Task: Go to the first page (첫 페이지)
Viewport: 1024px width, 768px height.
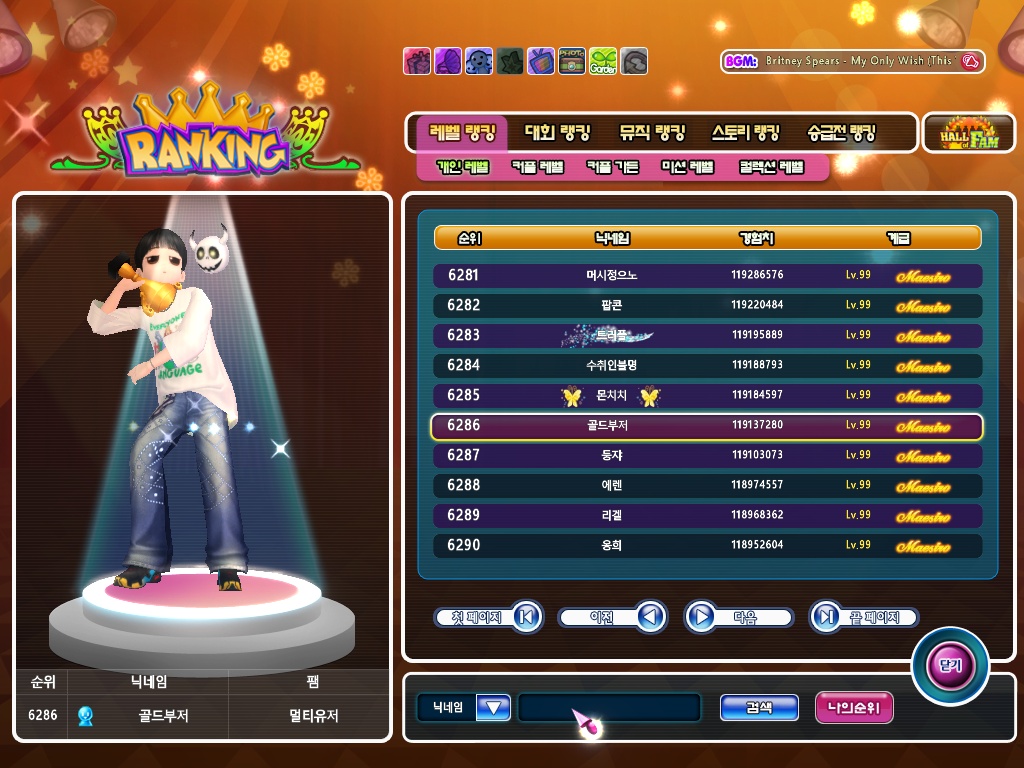Action: coord(489,617)
